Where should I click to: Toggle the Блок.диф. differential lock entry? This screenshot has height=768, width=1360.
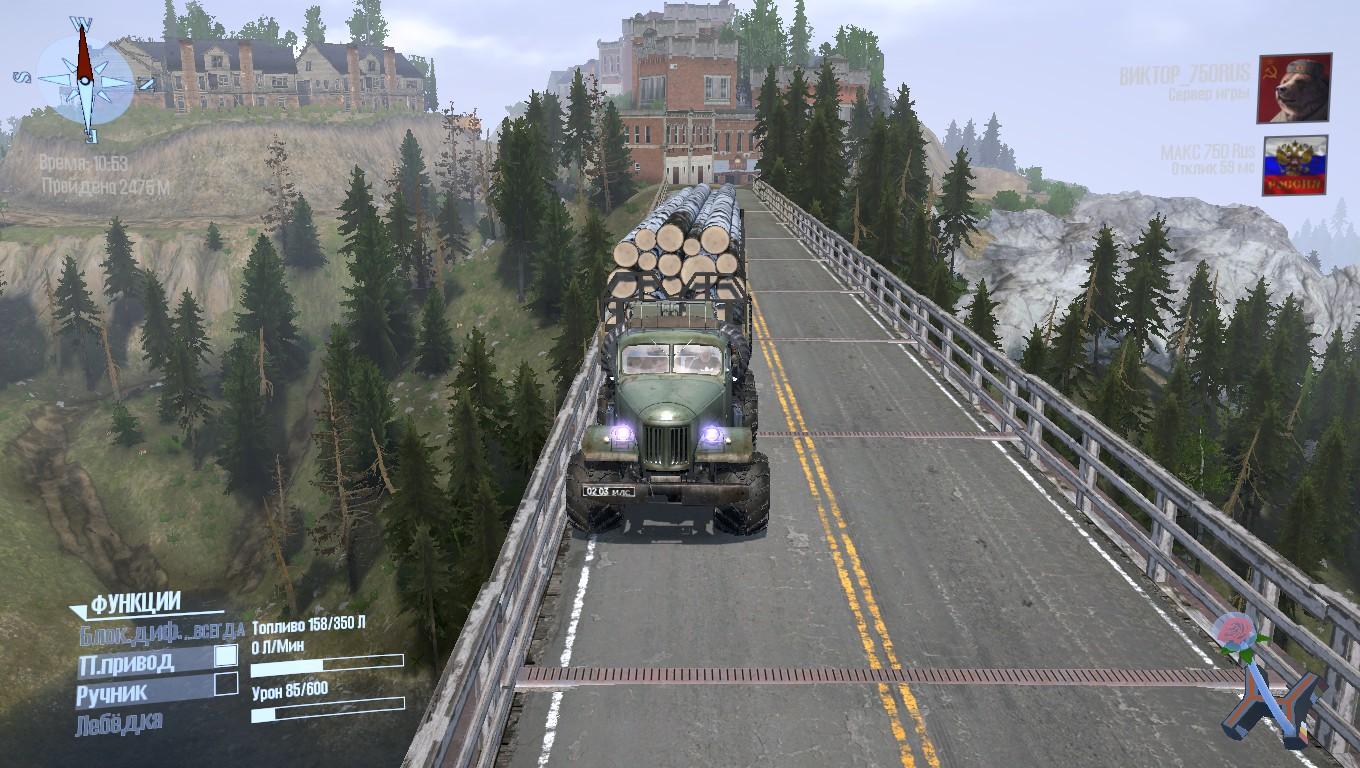pyautogui.click(x=160, y=631)
